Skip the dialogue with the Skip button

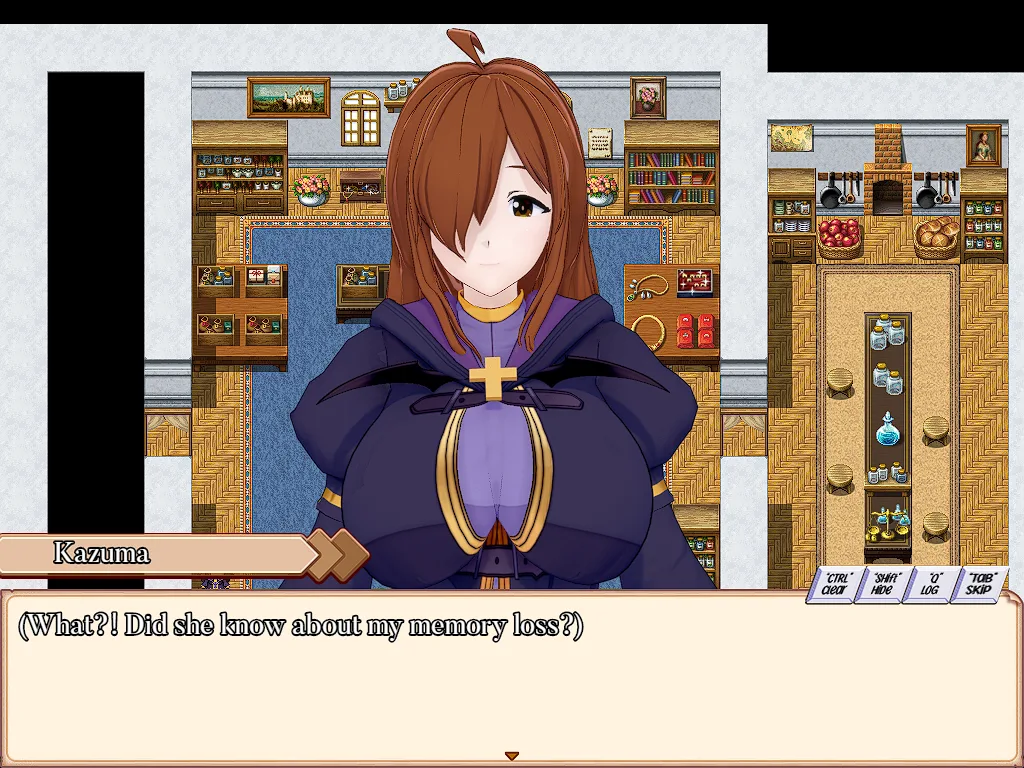tap(981, 584)
